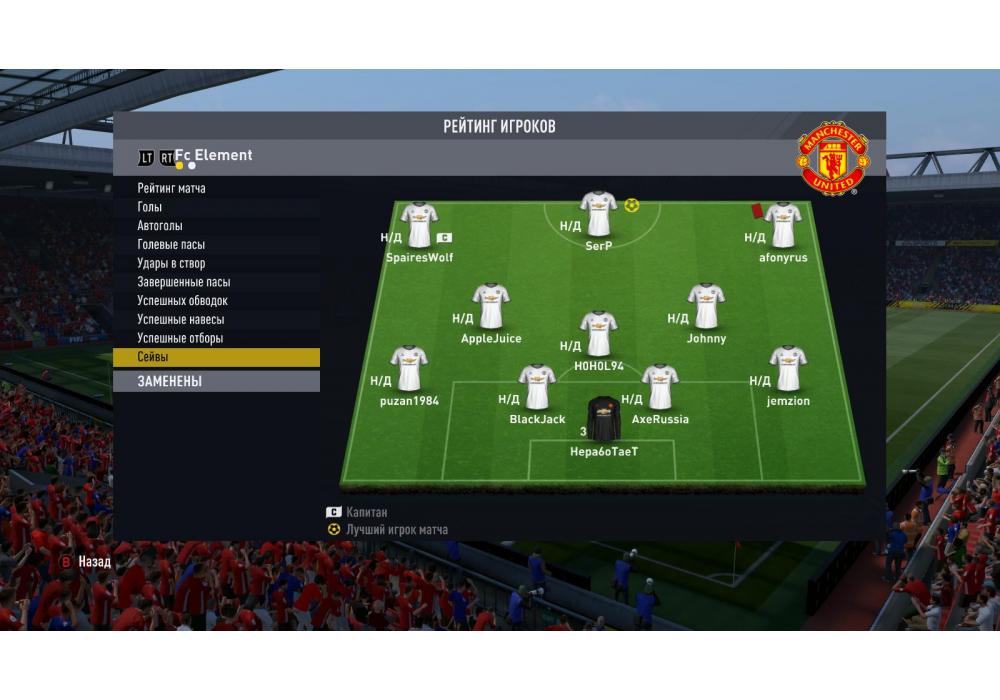1000x700 pixels.
Task: Open the Успешные отборы stat
Action: tap(180, 339)
